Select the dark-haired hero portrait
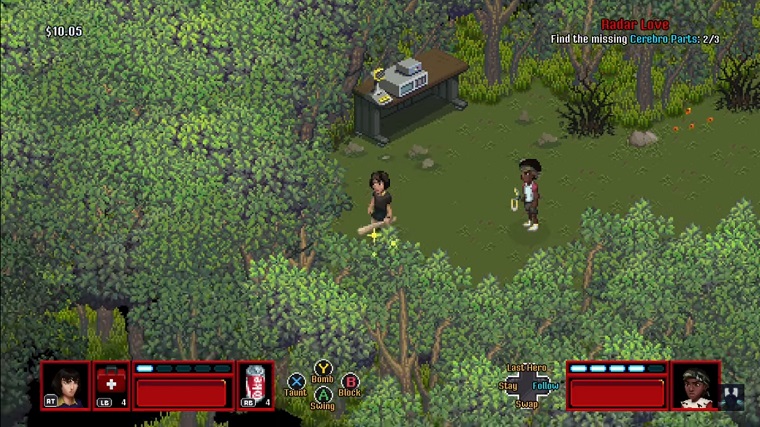Screen dimensions: 760x427 pos(65,385)
